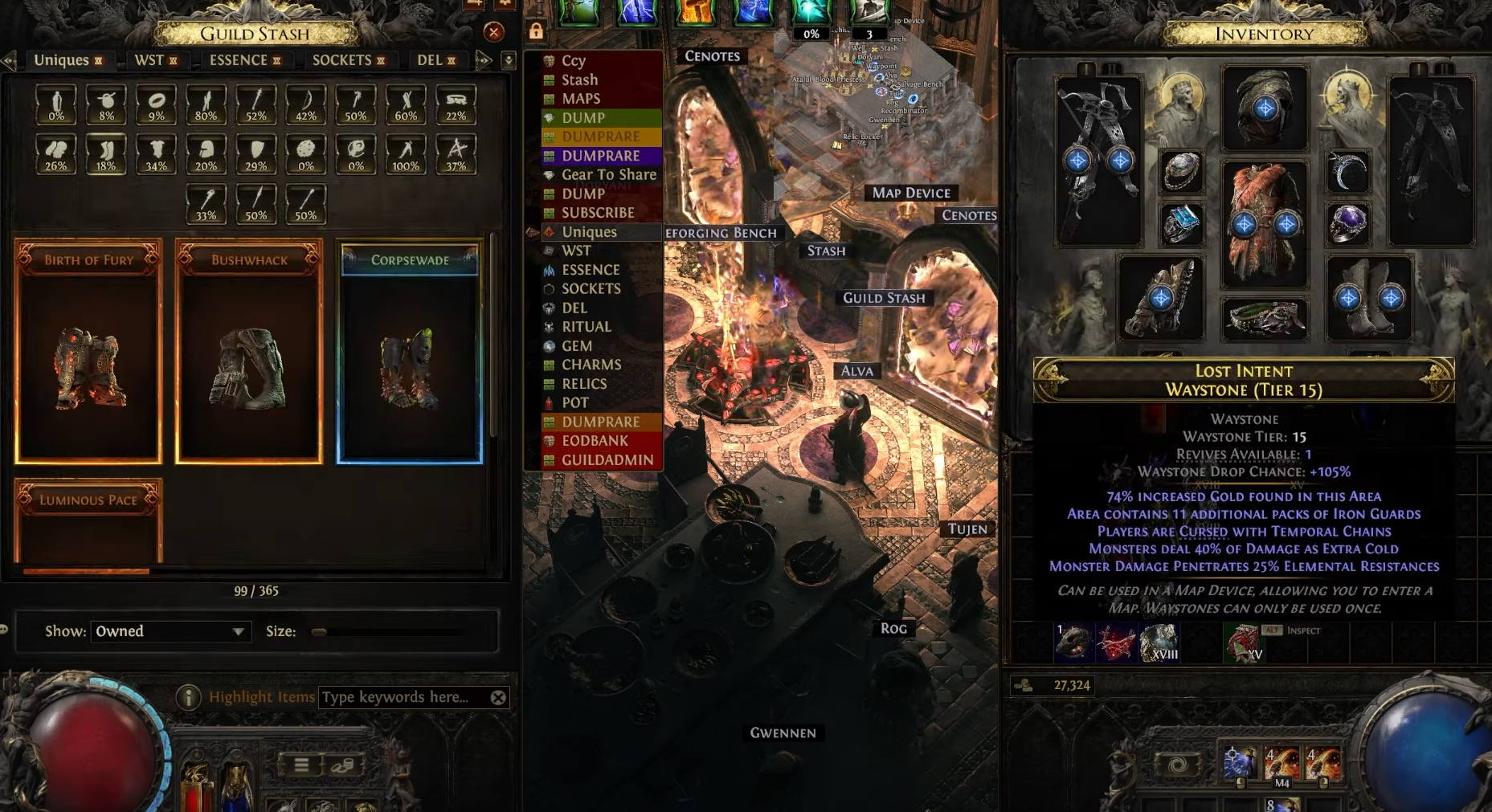Choose the Corpsewade boots card
The width and height of the screenshot is (1492, 812).
410,353
